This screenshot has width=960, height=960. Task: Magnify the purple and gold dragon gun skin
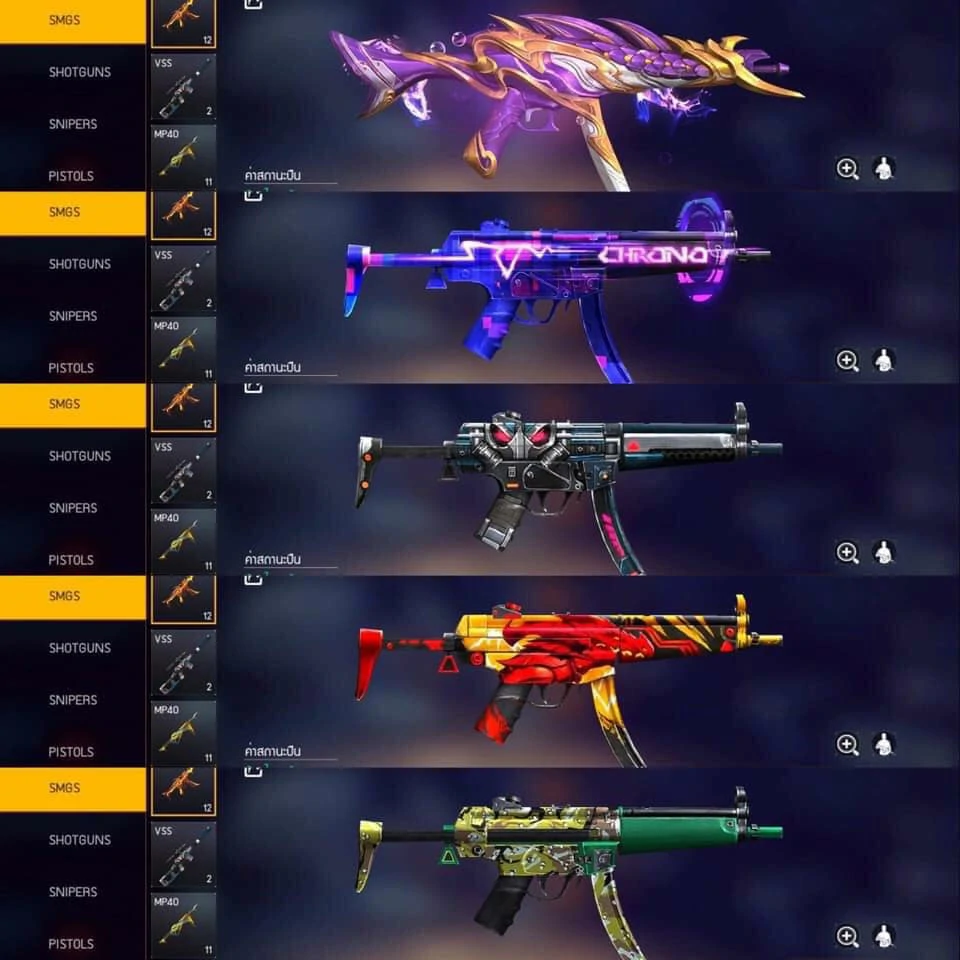tap(847, 168)
